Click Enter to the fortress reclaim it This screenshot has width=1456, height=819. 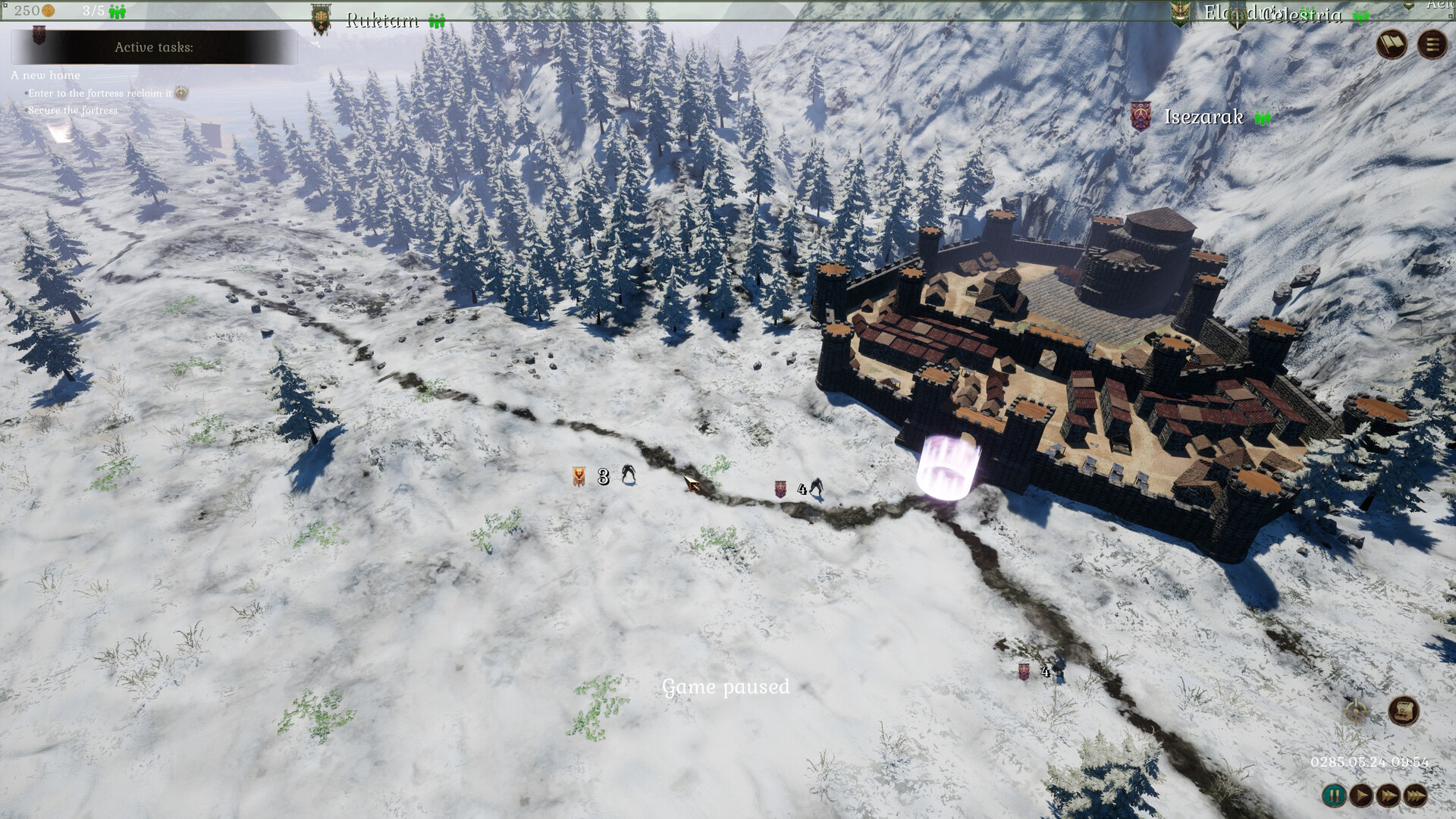pos(99,92)
